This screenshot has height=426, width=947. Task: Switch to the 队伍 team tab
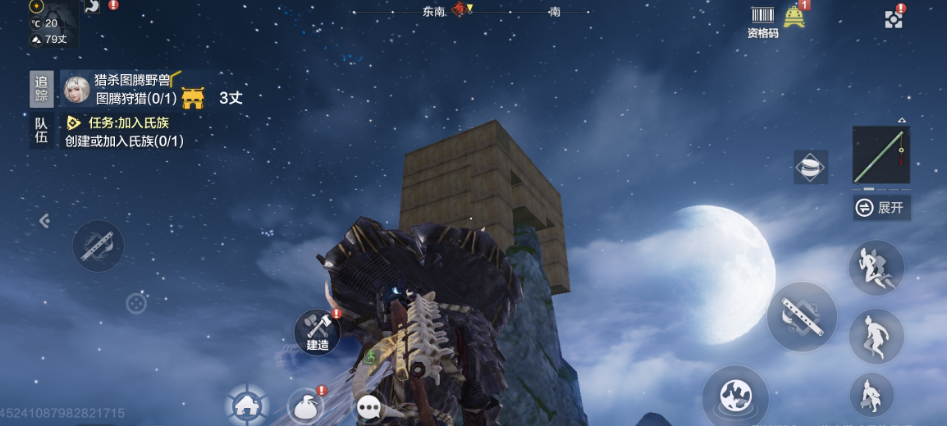click(41, 130)
